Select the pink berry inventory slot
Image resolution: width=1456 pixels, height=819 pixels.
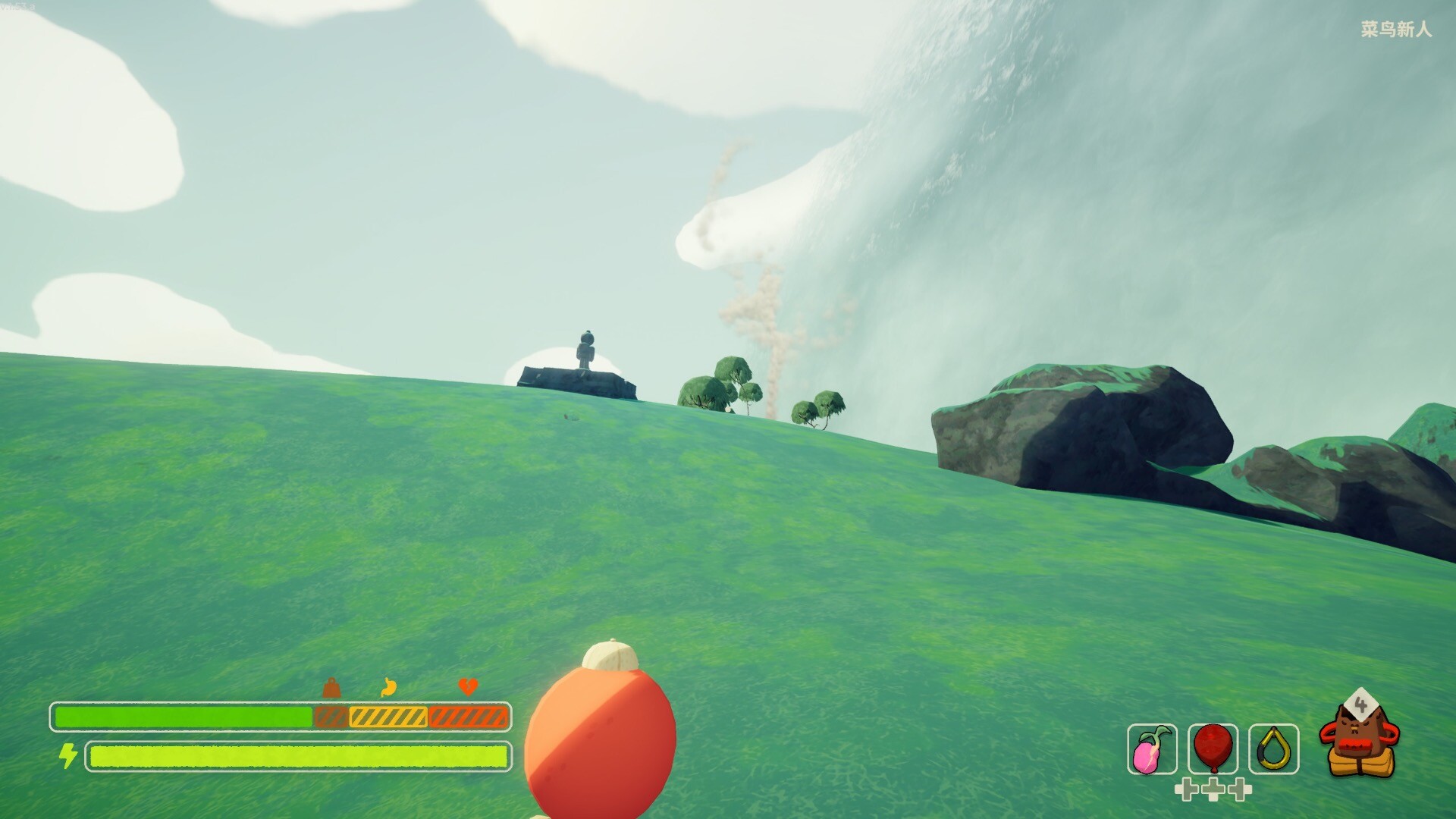(x=1152, y=749)
